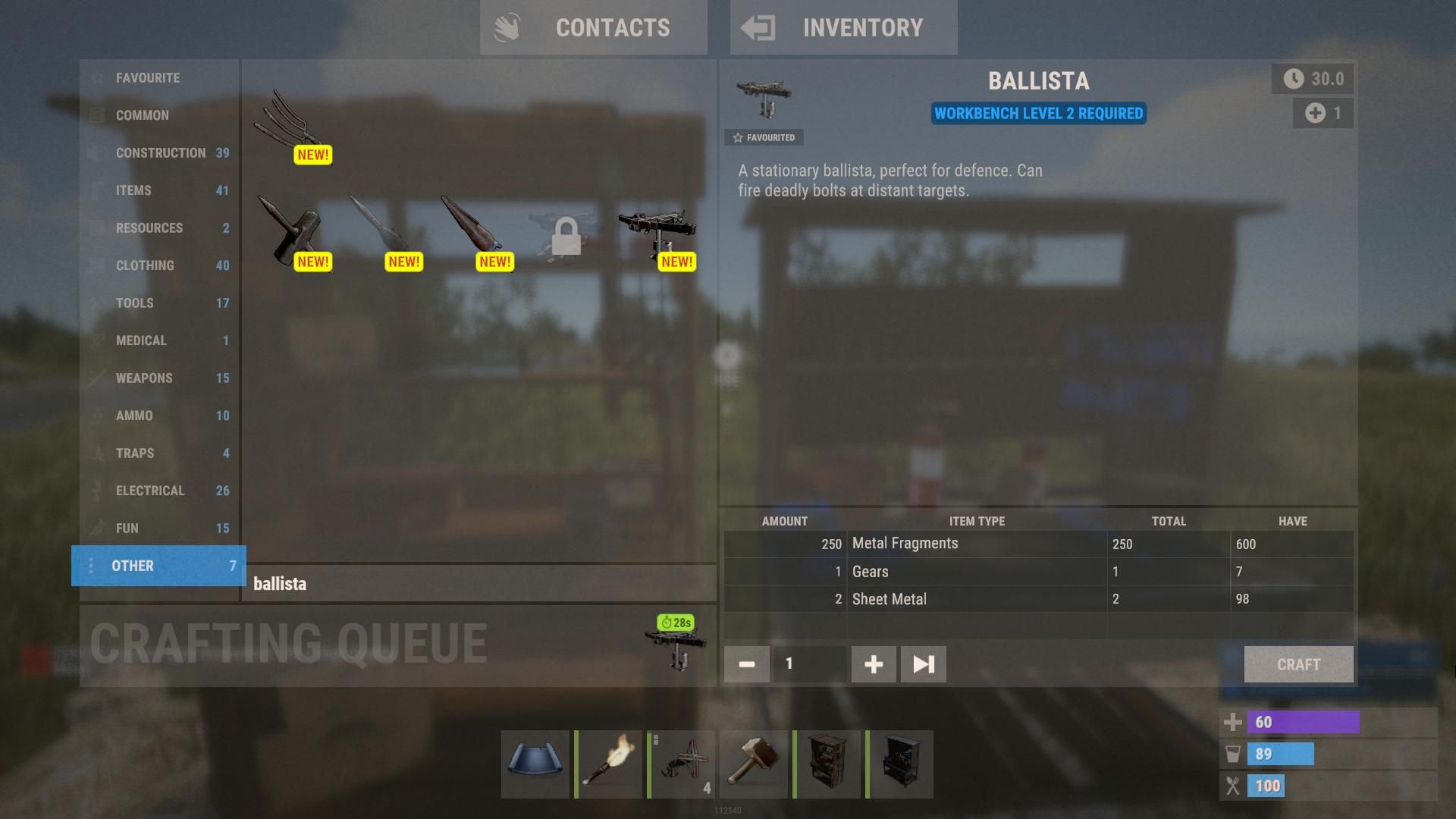Viewport: 1456px width, 819px height.
Task: Select the hammer in the hotbar
Action: [754, 764]
